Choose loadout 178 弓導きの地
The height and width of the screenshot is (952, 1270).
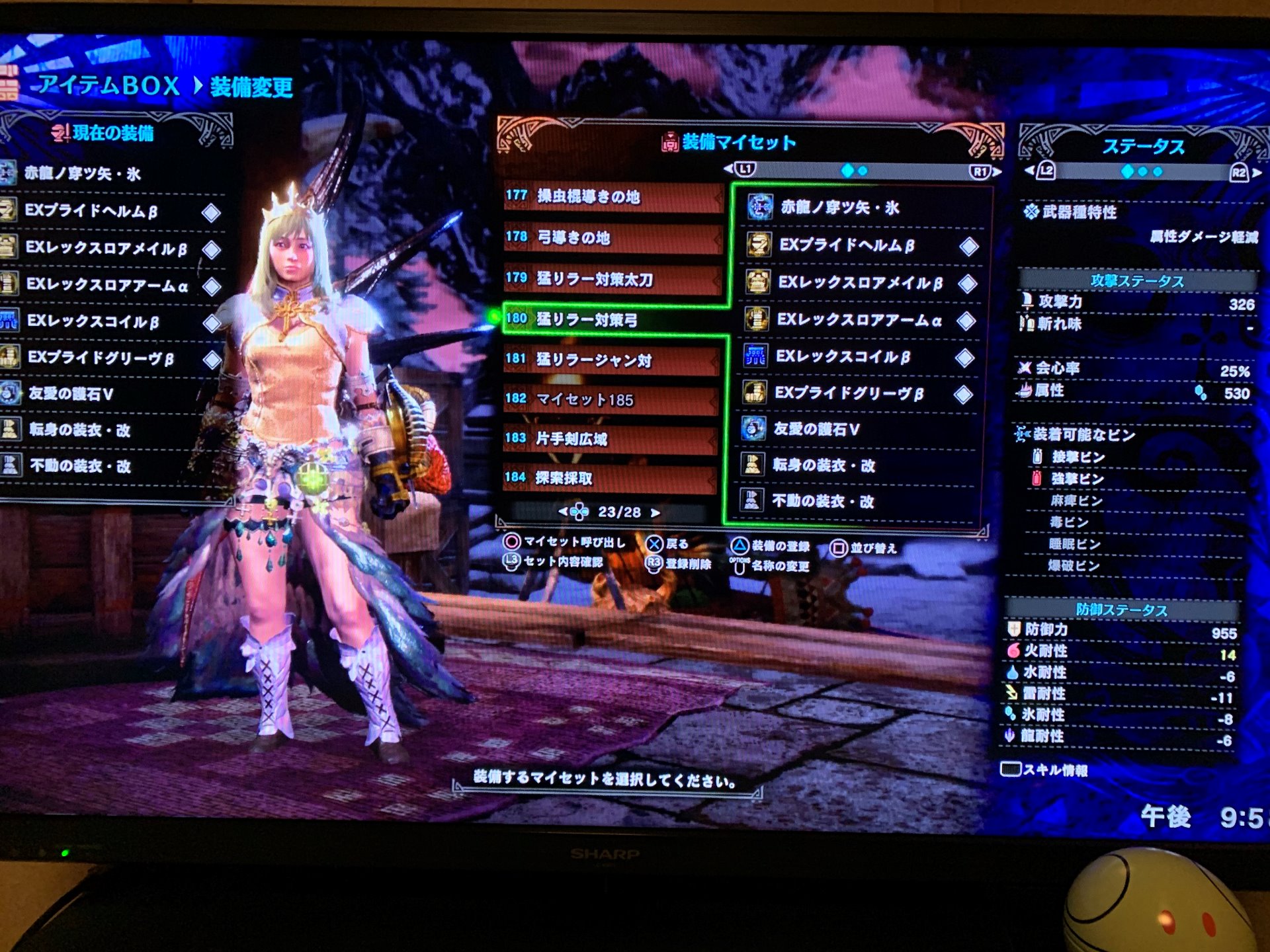pyautogui.click(x=612, y=238)
